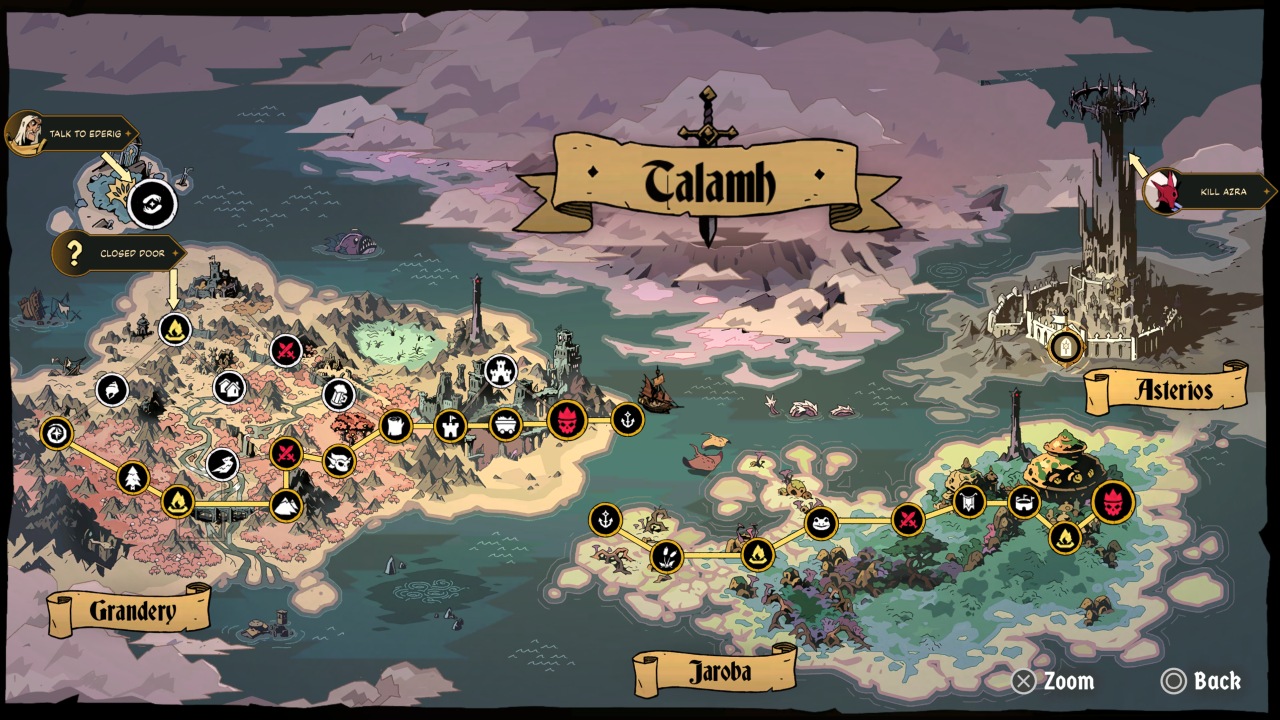
Task: Choose the Grandery red skull boss node
Action: point(566,420)
